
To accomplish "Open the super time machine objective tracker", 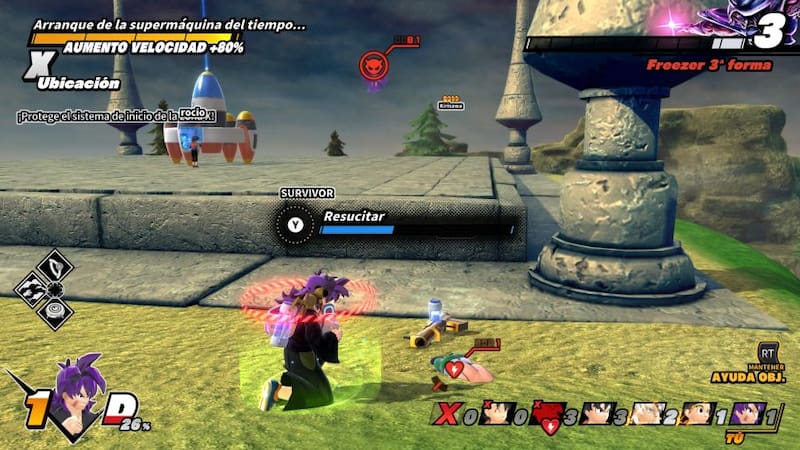I will 170,25.
